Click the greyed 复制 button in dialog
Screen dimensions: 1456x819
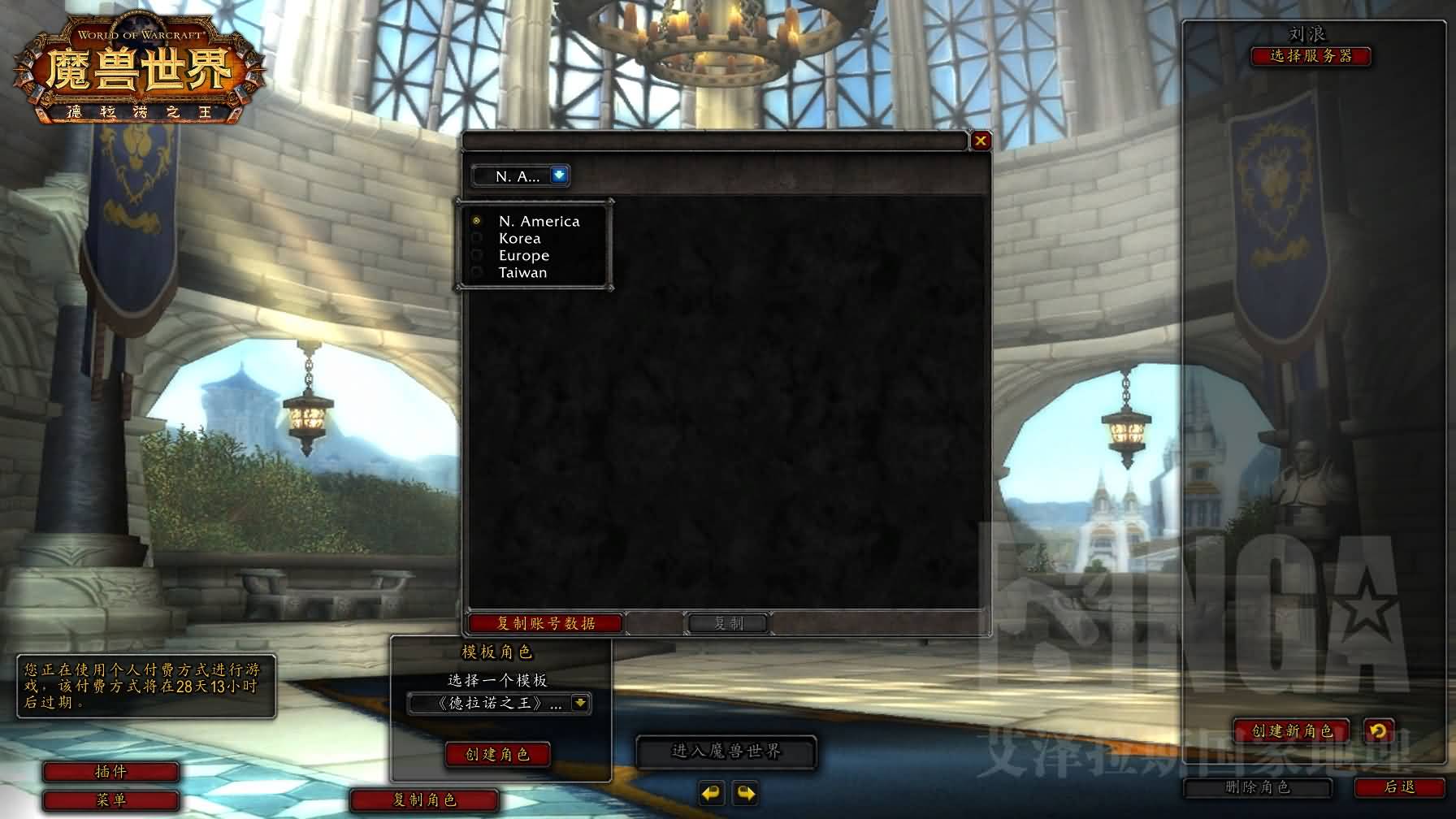pyautogui.click(x=728, y=623)
